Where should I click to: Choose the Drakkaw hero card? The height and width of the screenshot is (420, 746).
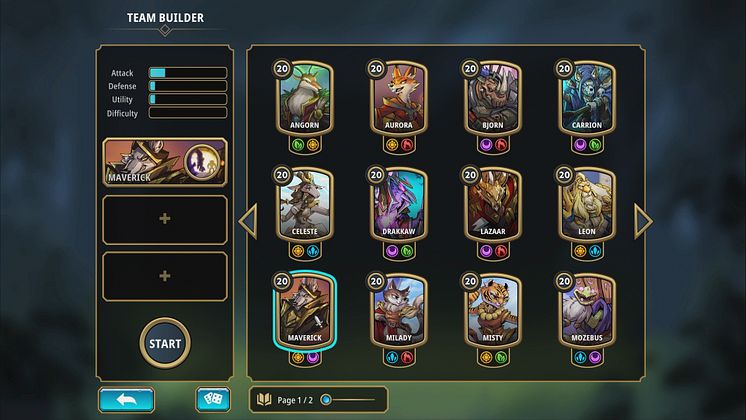click(x=399, y=206)
